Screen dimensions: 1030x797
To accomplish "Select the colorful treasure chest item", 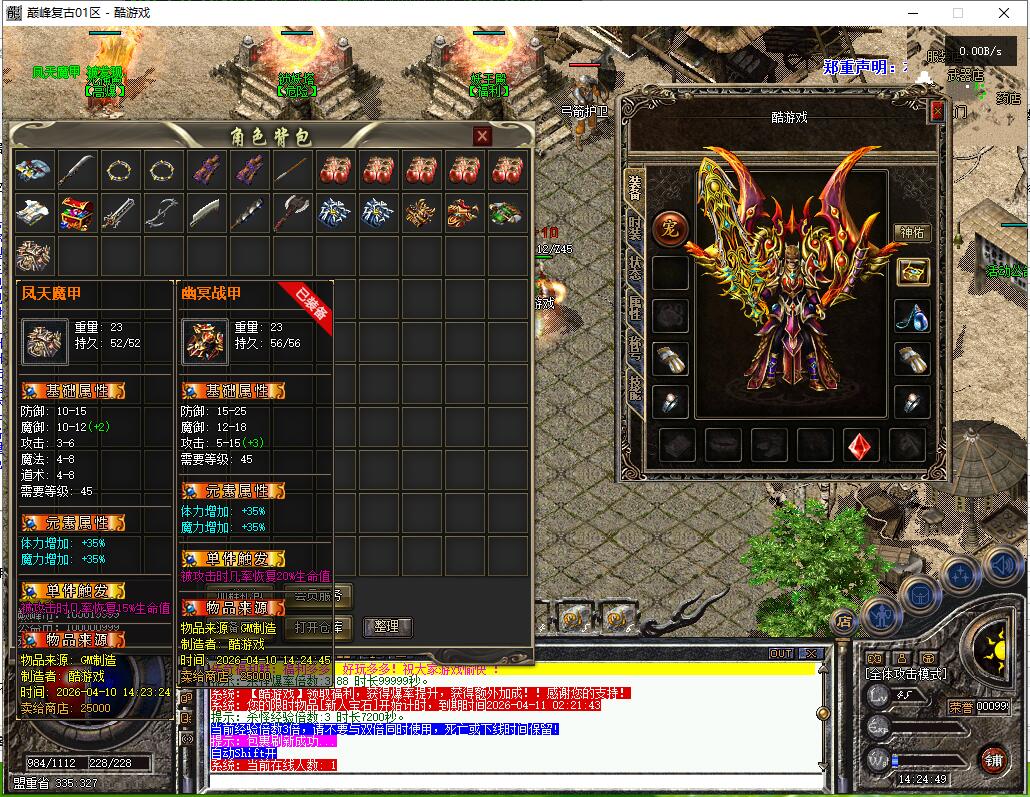I will pos(77,212).
